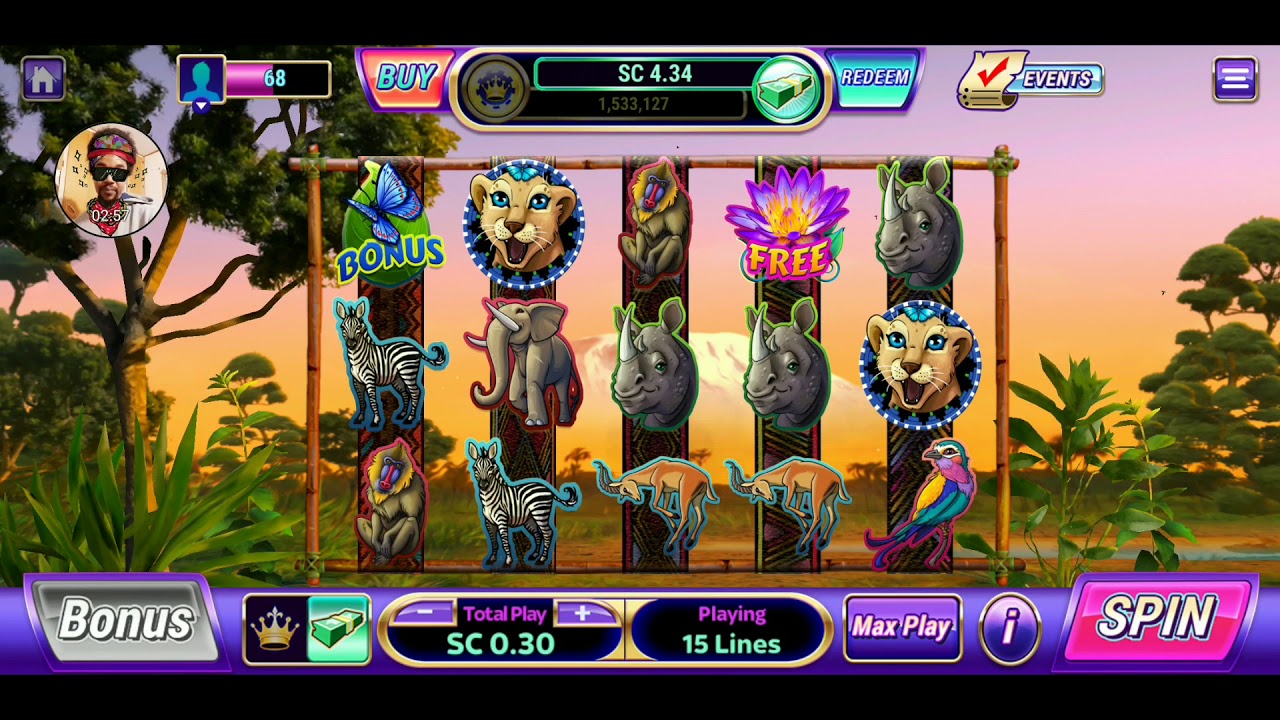Screen dimensions: 1280x720
Task: Click the Home icon
Action: click(x=42, y=76)
